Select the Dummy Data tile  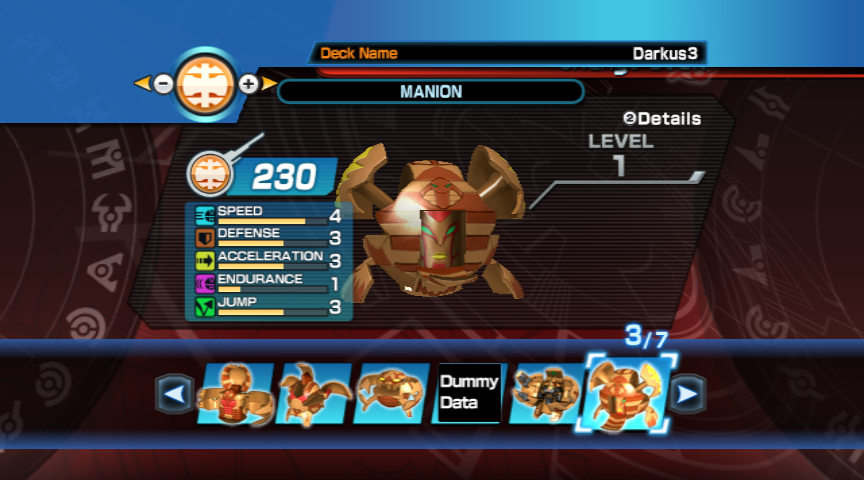467,394
